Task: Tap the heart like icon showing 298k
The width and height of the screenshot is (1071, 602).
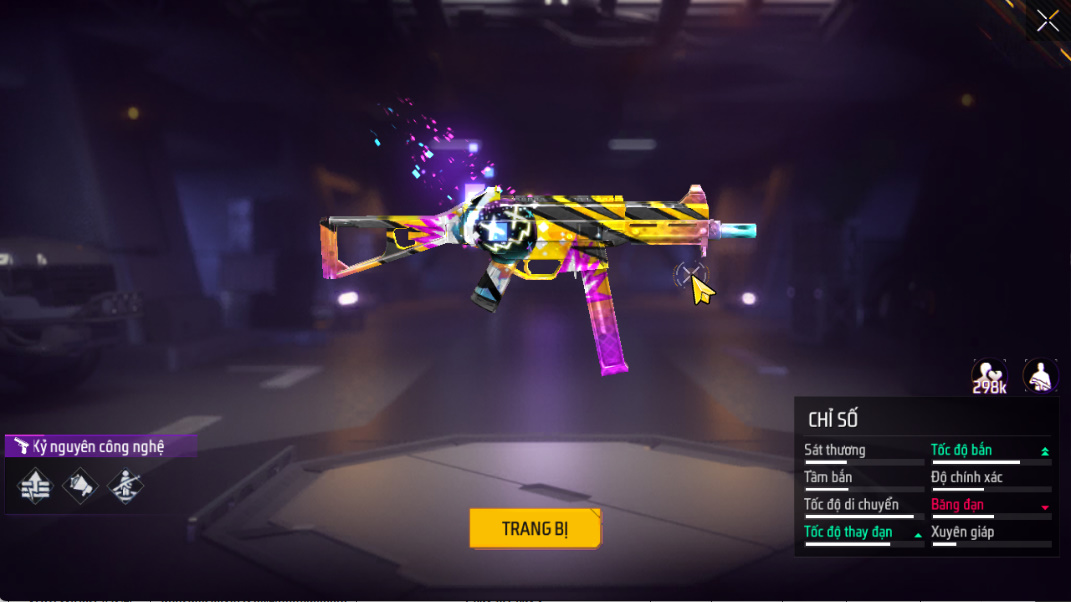Action: click(x=989, y=376)
